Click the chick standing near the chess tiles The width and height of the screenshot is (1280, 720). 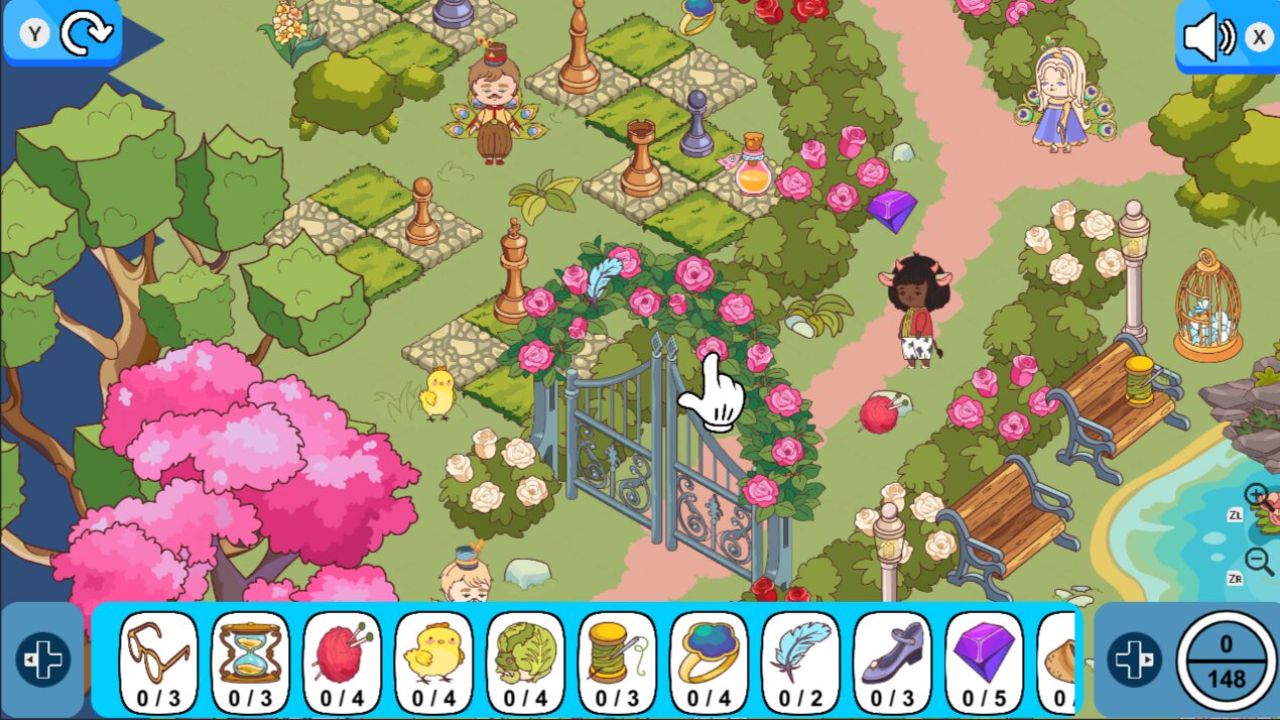click(x=440, y=390)
